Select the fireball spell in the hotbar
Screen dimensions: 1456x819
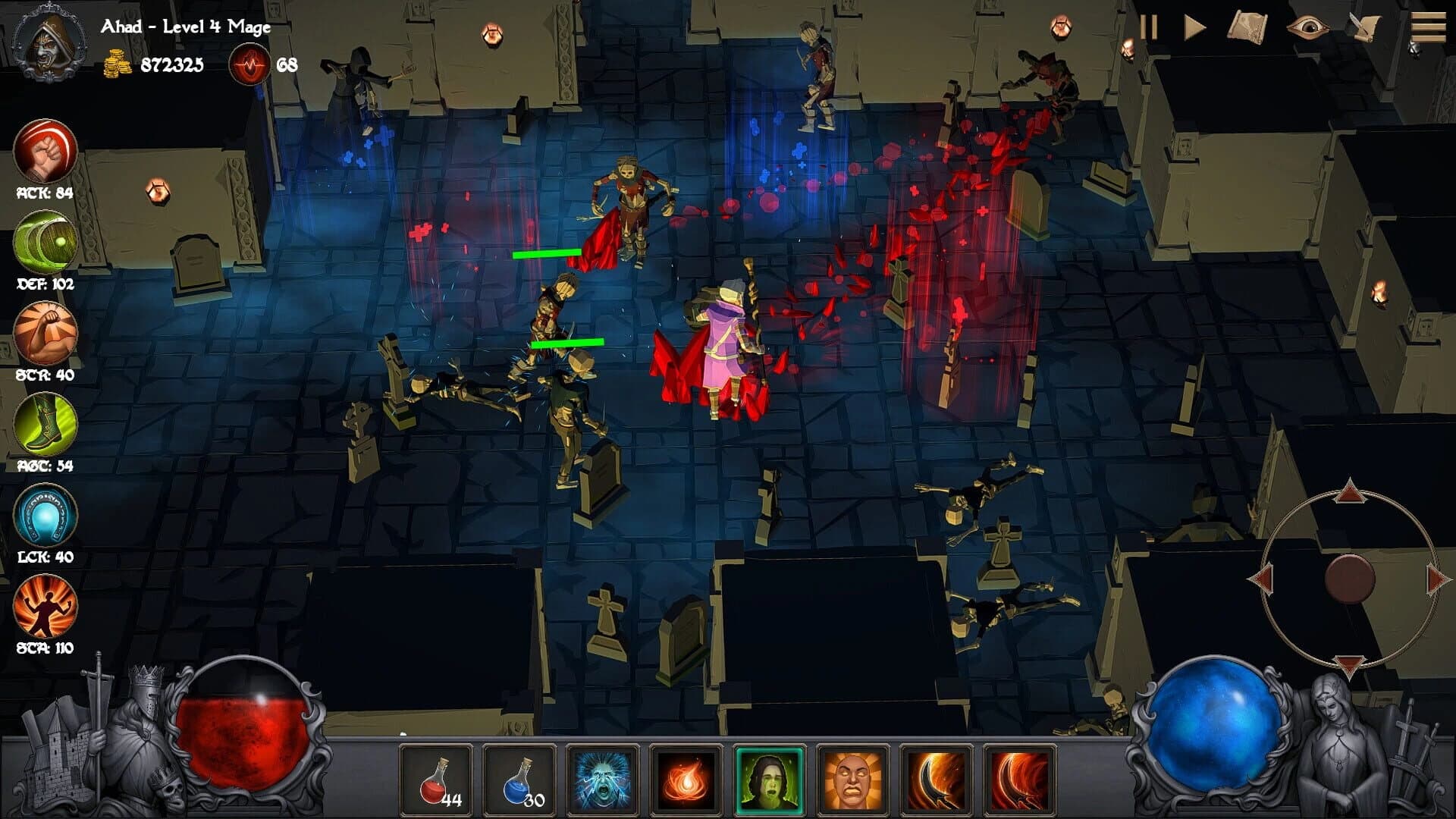(x=686, y=780)
